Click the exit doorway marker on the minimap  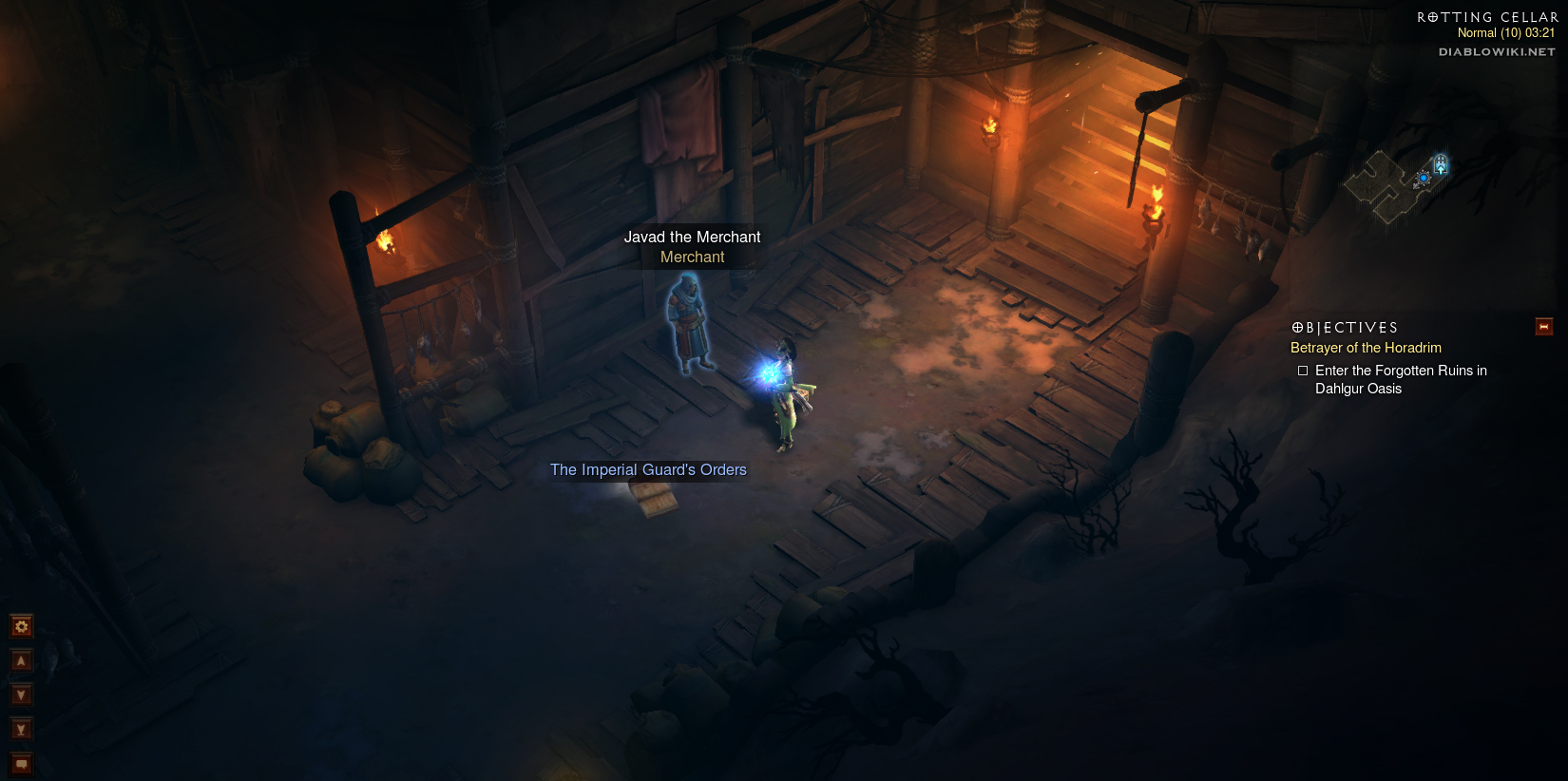point(1441,164)
